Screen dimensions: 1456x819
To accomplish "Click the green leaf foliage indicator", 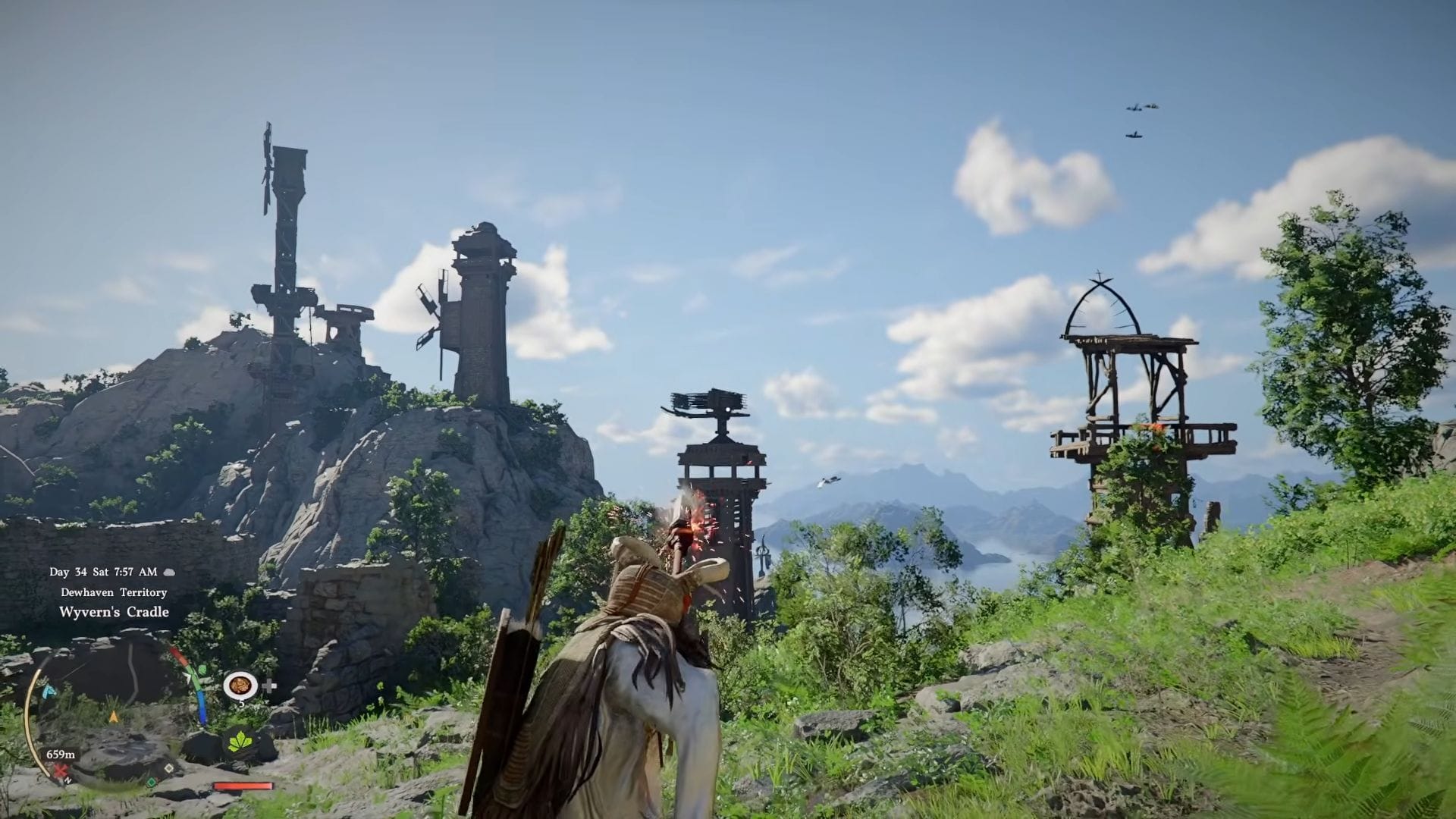I will 240,741.
